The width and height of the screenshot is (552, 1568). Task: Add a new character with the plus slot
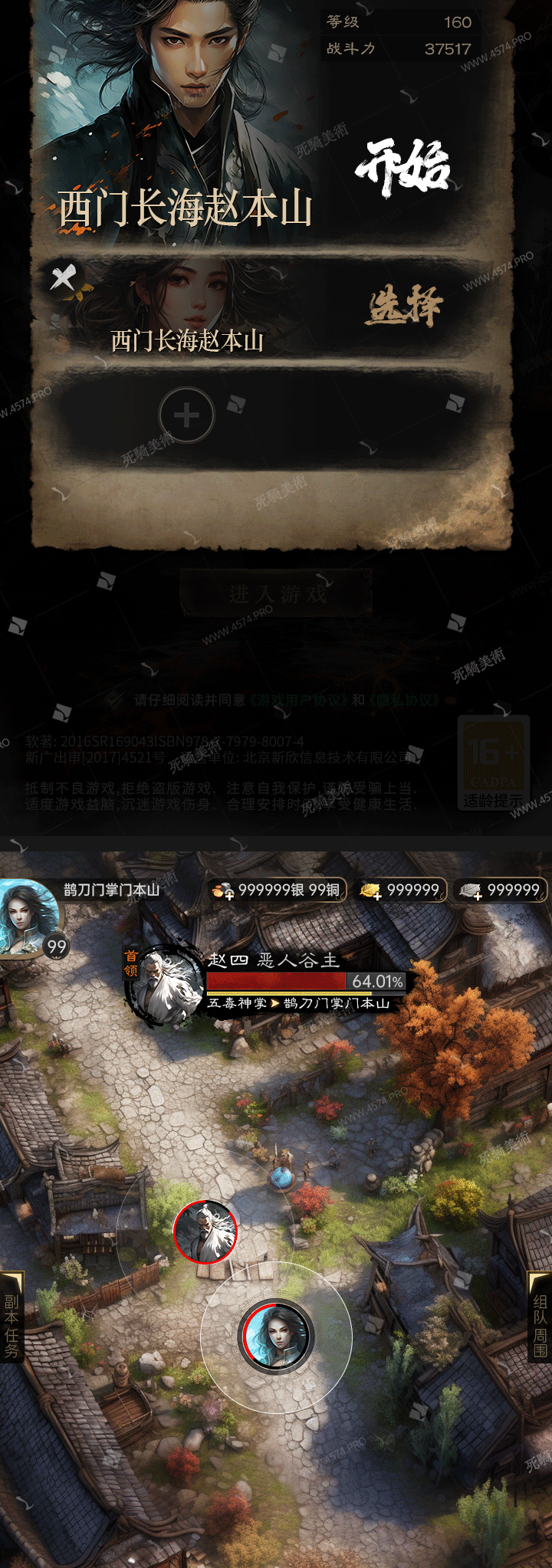coord(186,415)
